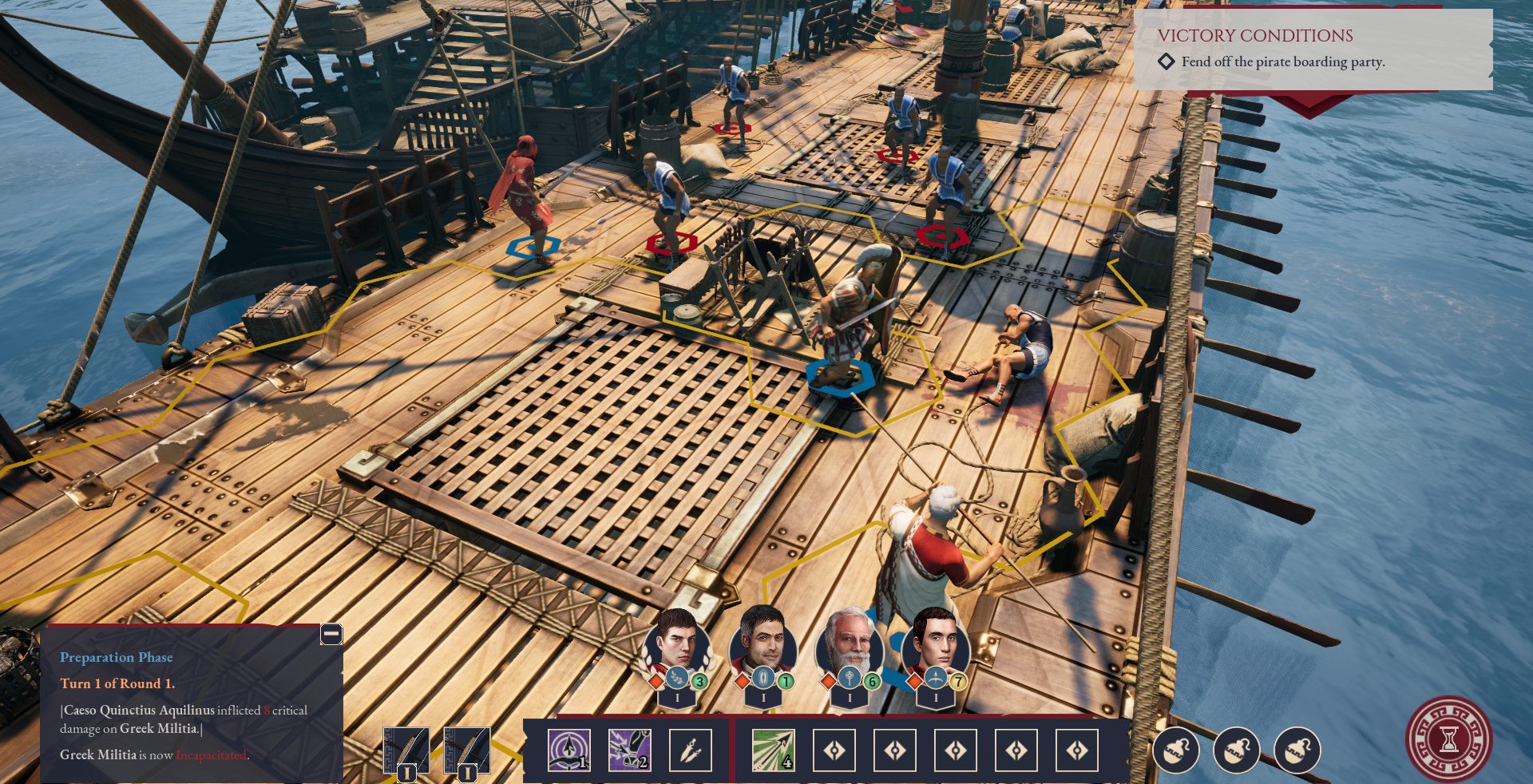Use the purple lightning kick ability
Image resolution: width=1533 pixels, height=784 pixels.
point(629,750)
